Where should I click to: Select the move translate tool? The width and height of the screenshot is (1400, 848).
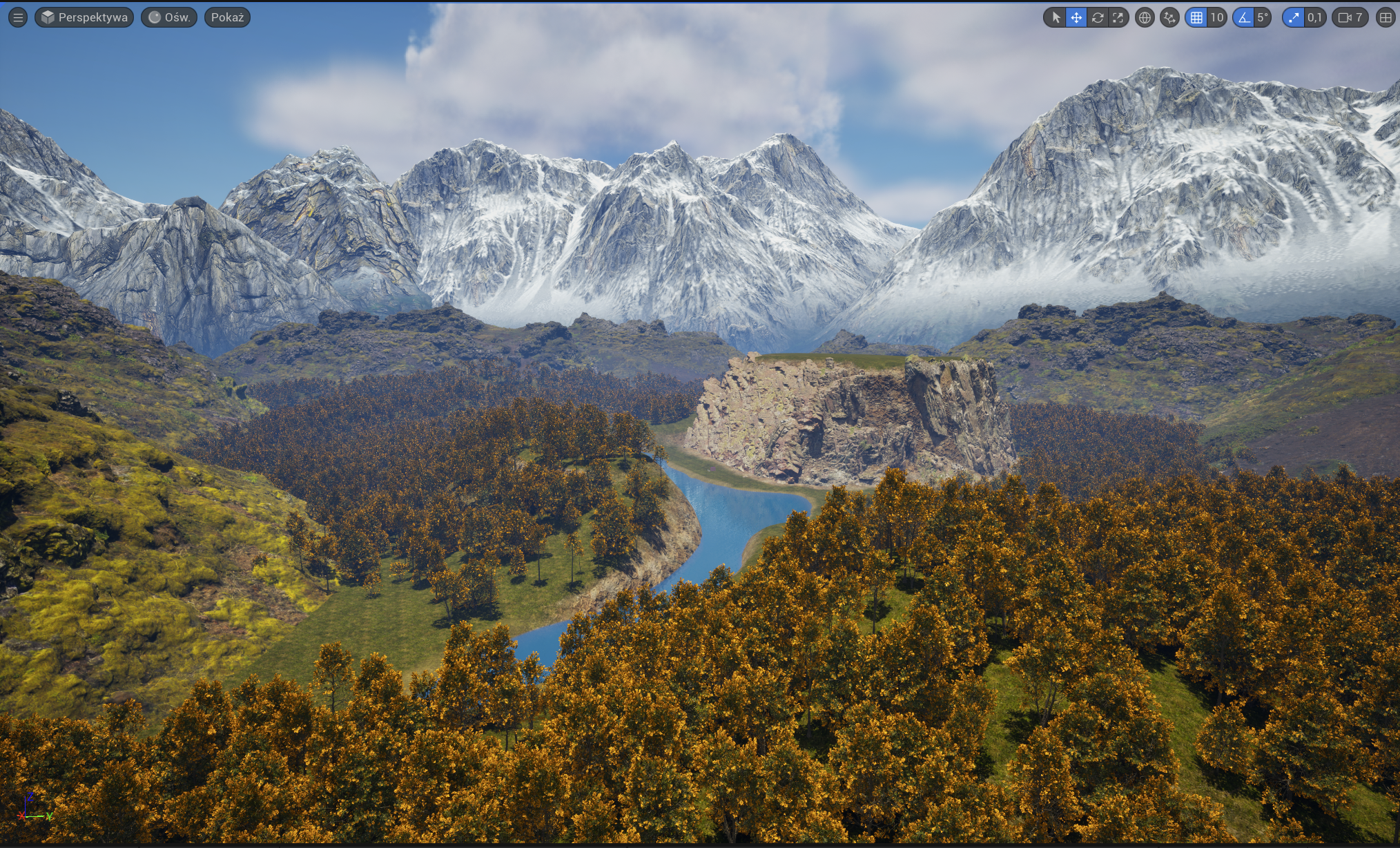(1076, 17)
